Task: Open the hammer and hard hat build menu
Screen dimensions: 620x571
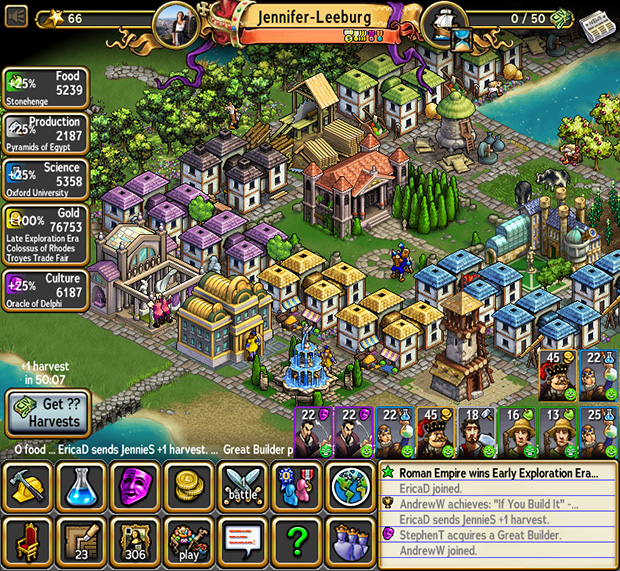Action: 27,487
